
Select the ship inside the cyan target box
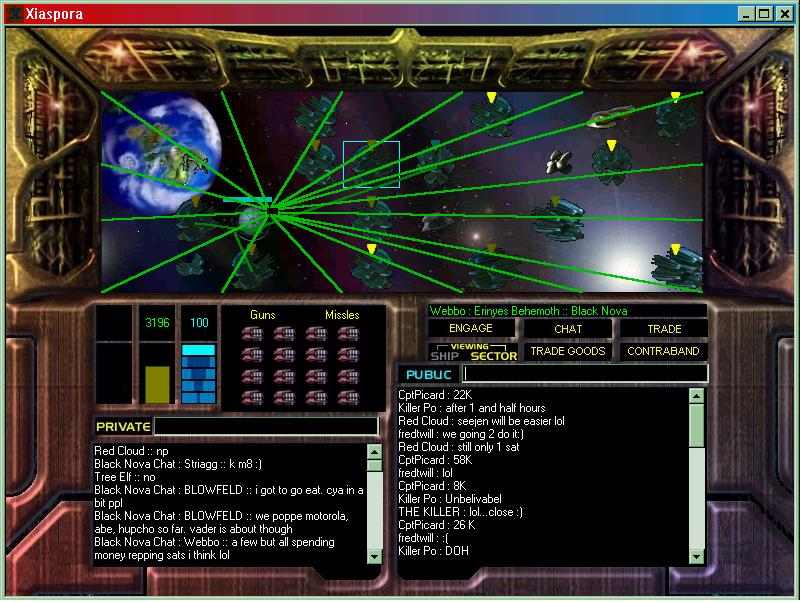point(371,164)
